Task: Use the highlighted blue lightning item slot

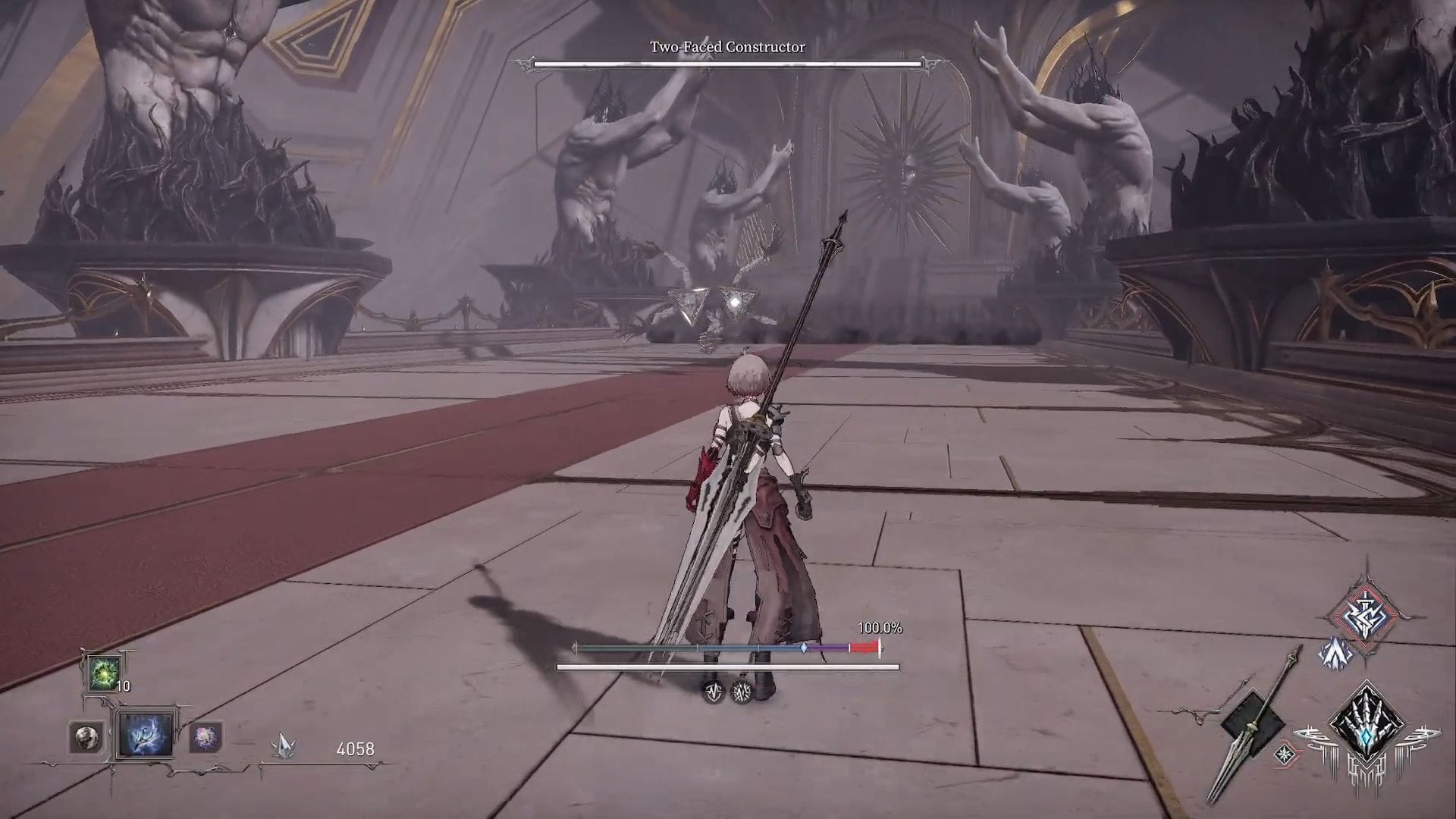Action: 145,734
